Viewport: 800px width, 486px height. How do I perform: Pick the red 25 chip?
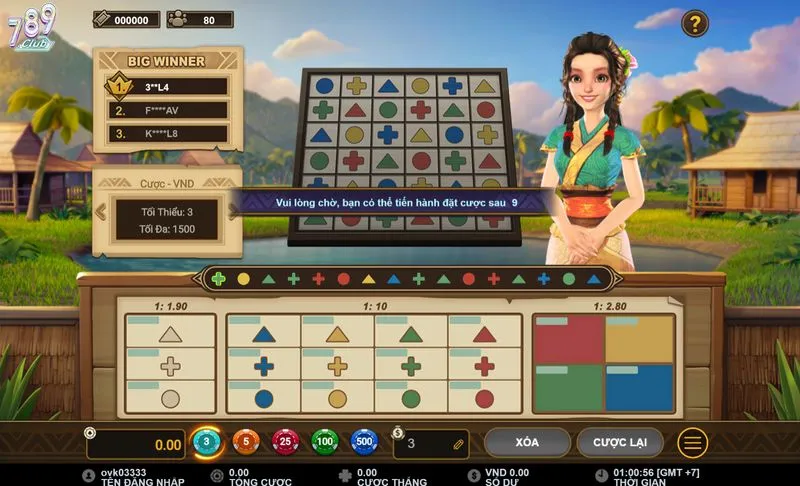pos(285,441)
